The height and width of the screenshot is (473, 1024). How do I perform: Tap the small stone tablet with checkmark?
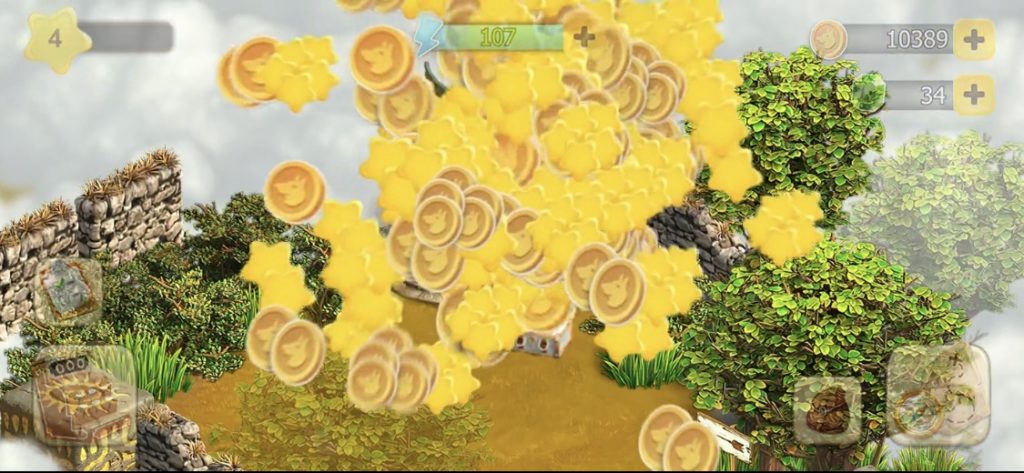[67, 292]
